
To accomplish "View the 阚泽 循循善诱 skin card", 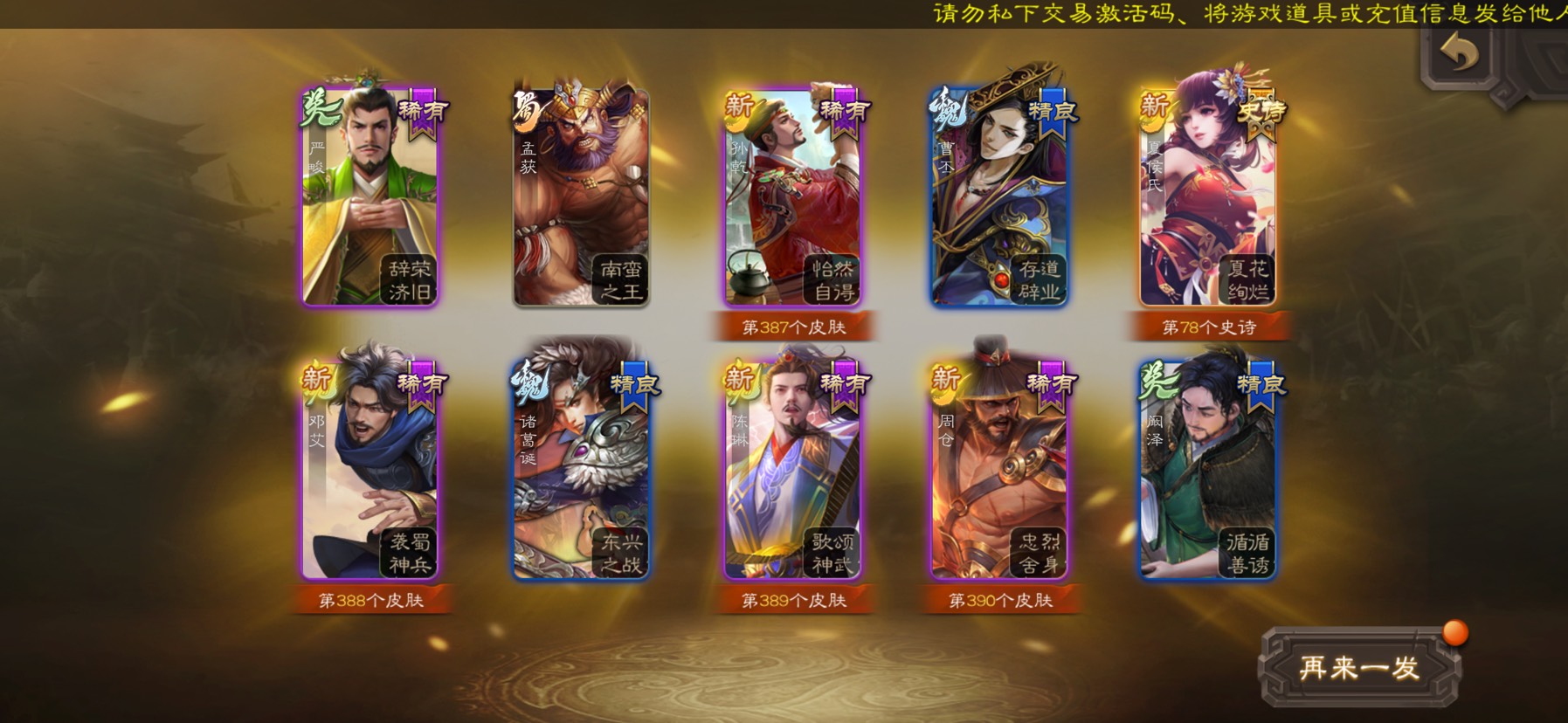I will point(1209,470).
